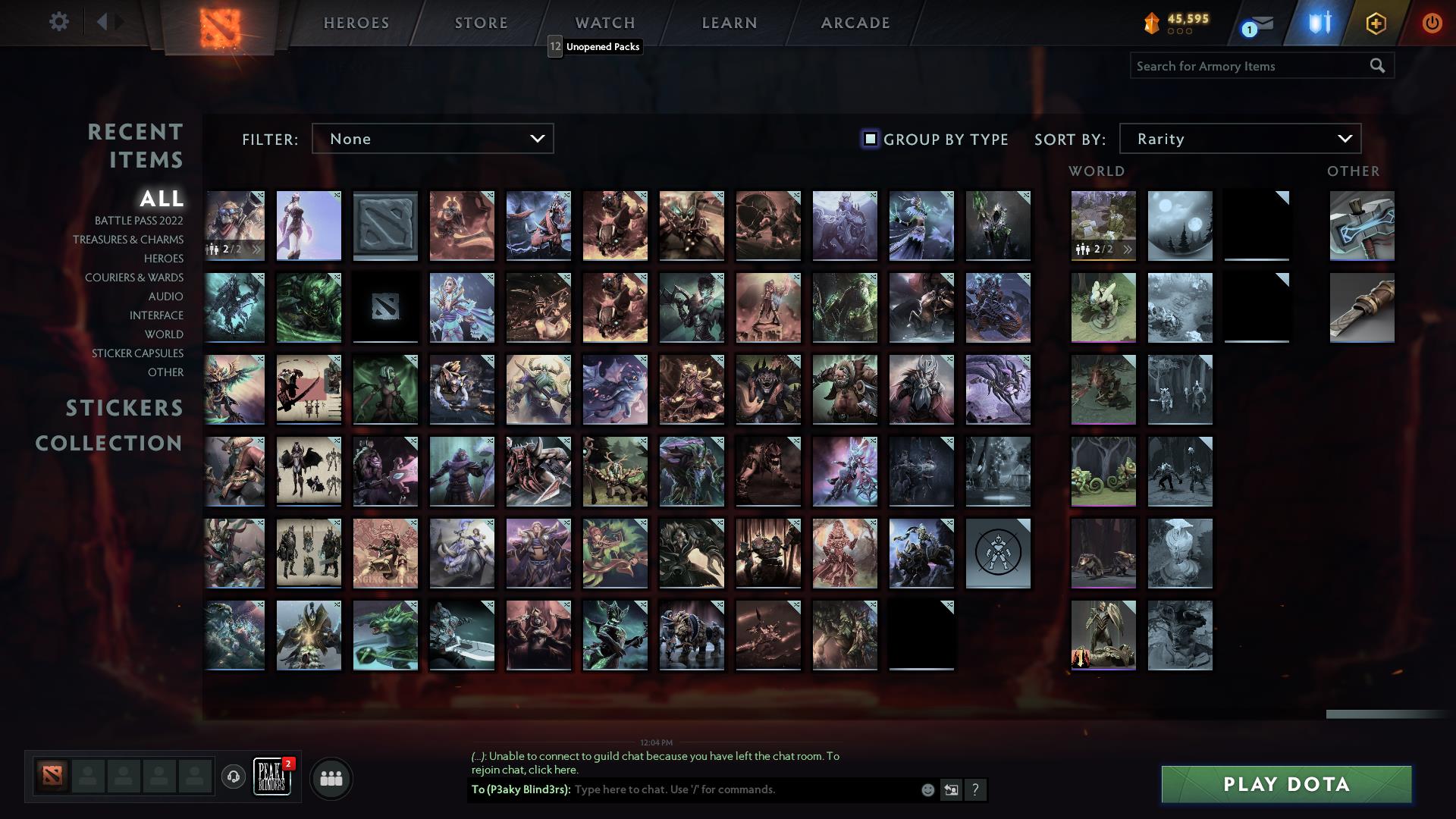Select the Armory shield icon
The image size is (1456, 819).
pyautogui.click(x=1318, y=24)
